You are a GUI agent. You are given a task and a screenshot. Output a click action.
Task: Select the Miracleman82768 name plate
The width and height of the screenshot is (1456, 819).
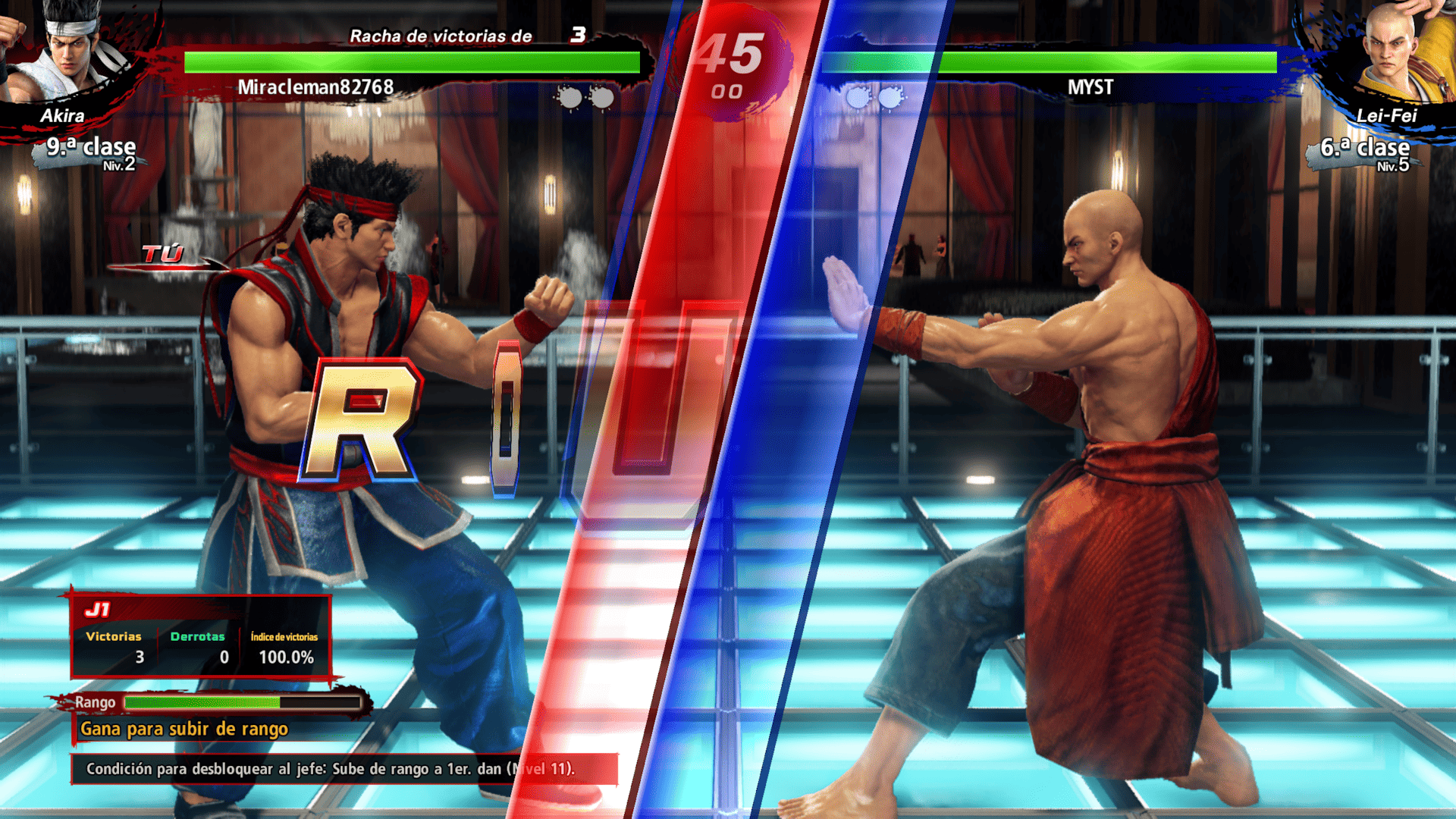click(x=315, y=88)
